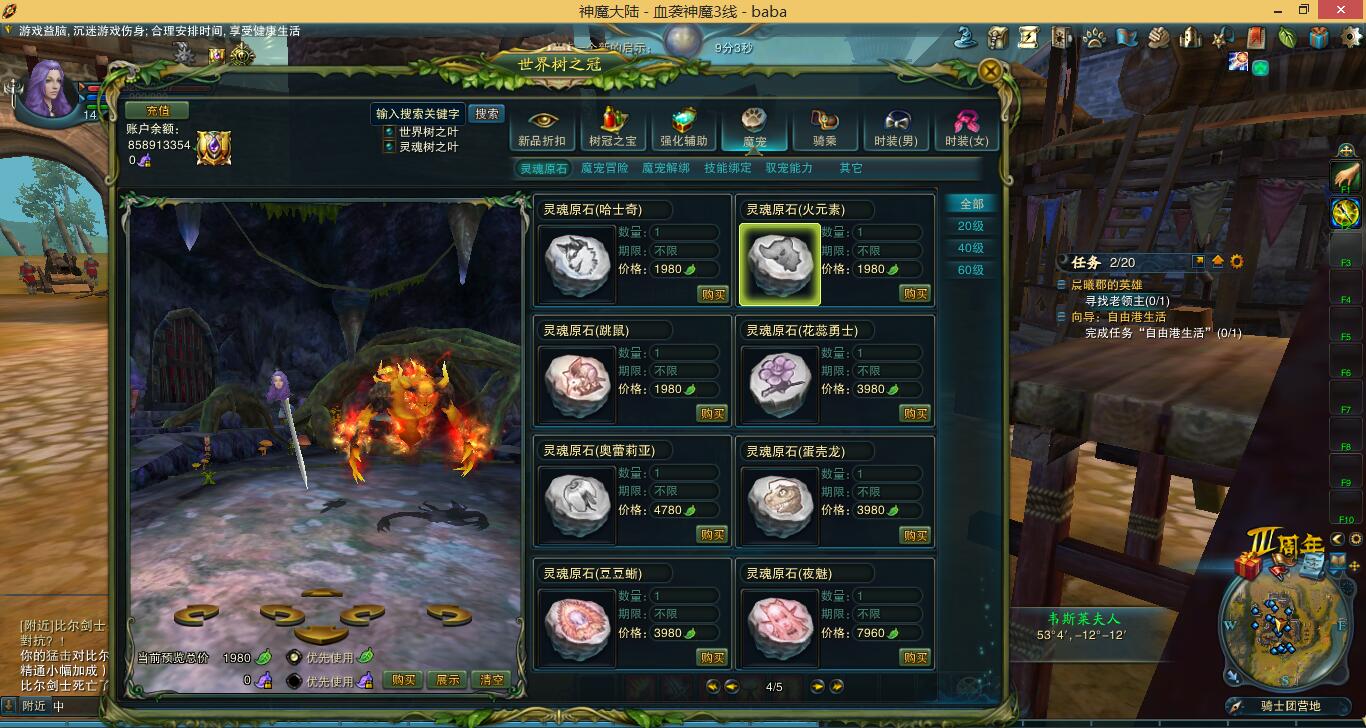This screenshot has height=728, width=1366.
Task: Open the wizard hat icon in top toolbar
Action: tap(965, 37)
